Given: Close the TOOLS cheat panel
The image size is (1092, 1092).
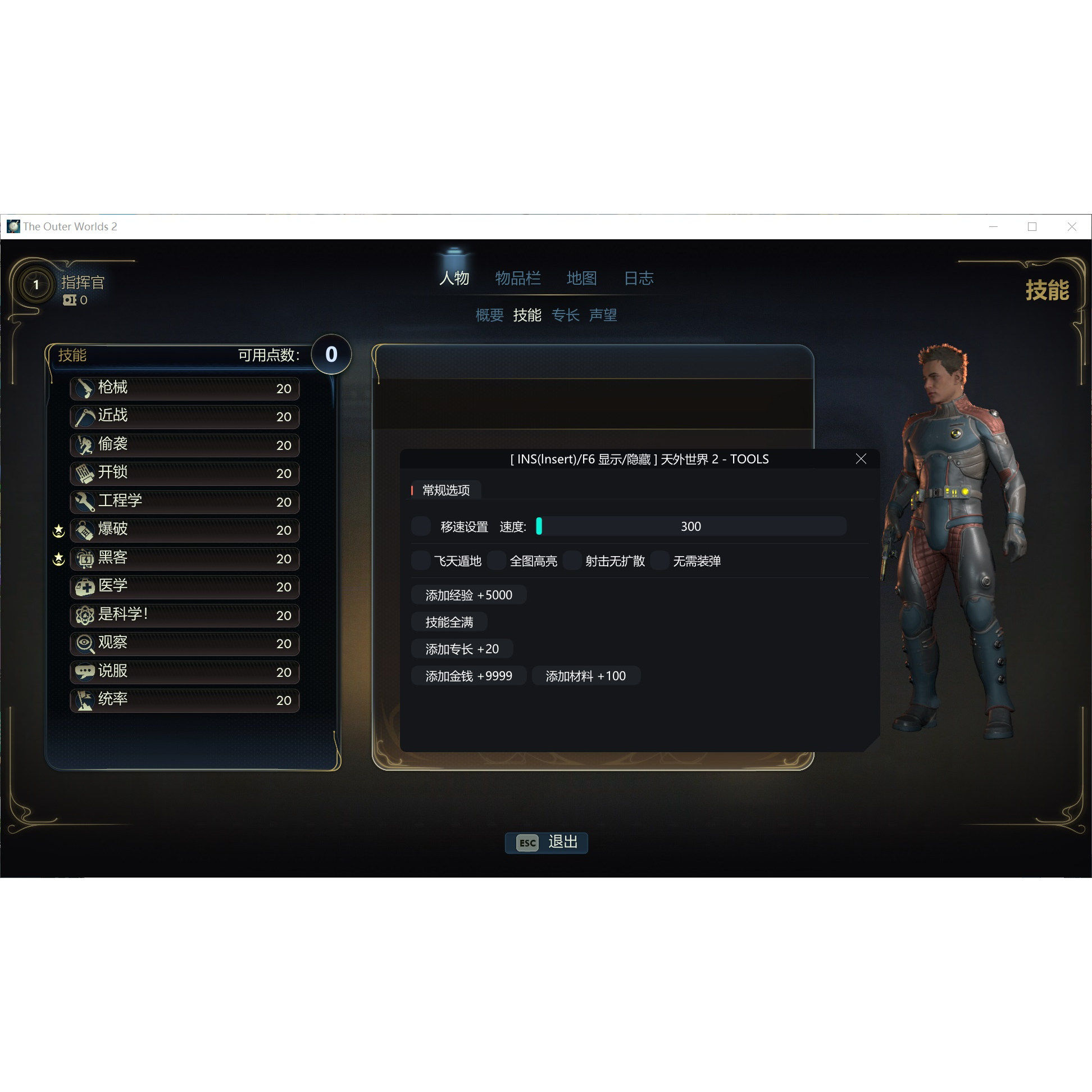Looking at the screenshot, I should point(860,459).
